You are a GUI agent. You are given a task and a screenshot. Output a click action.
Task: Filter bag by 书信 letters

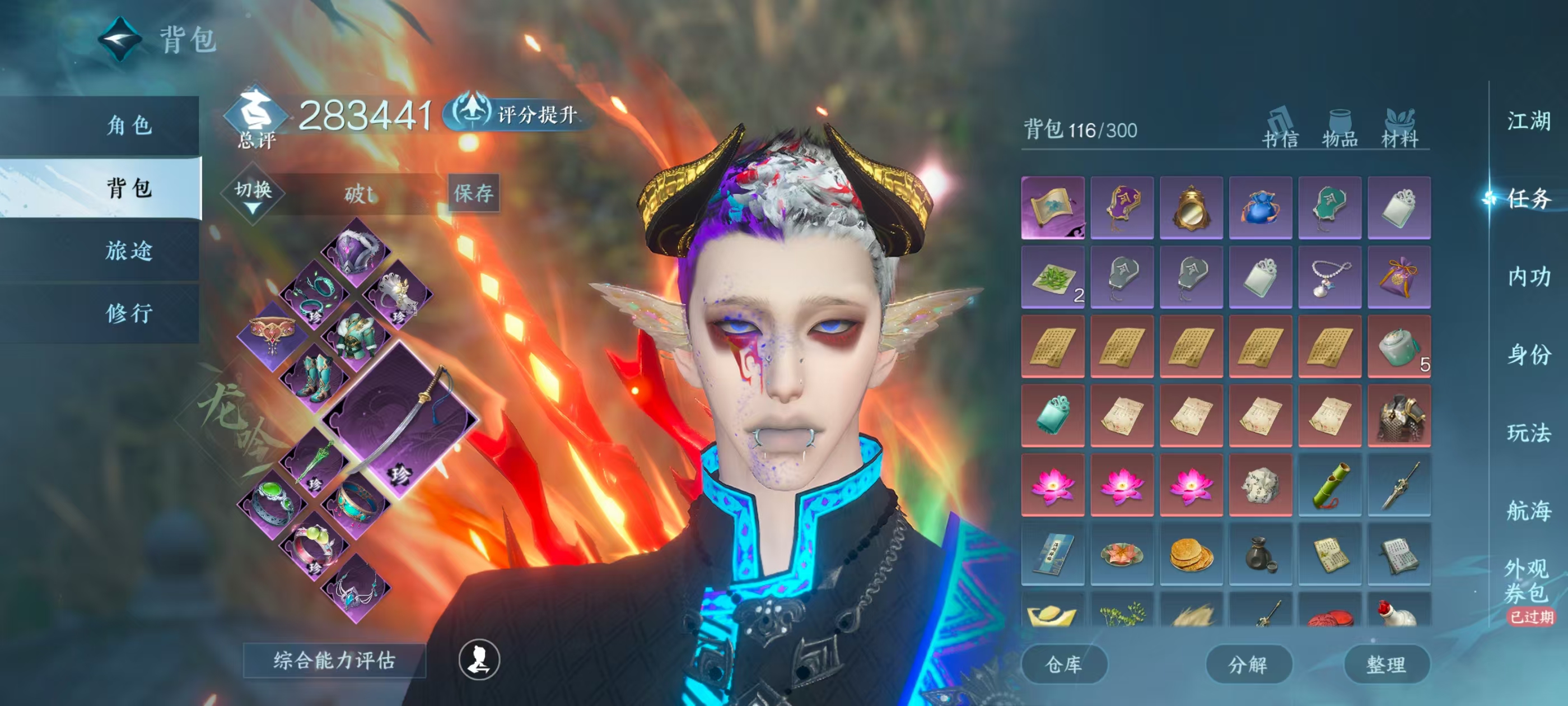coord(1280,129)
